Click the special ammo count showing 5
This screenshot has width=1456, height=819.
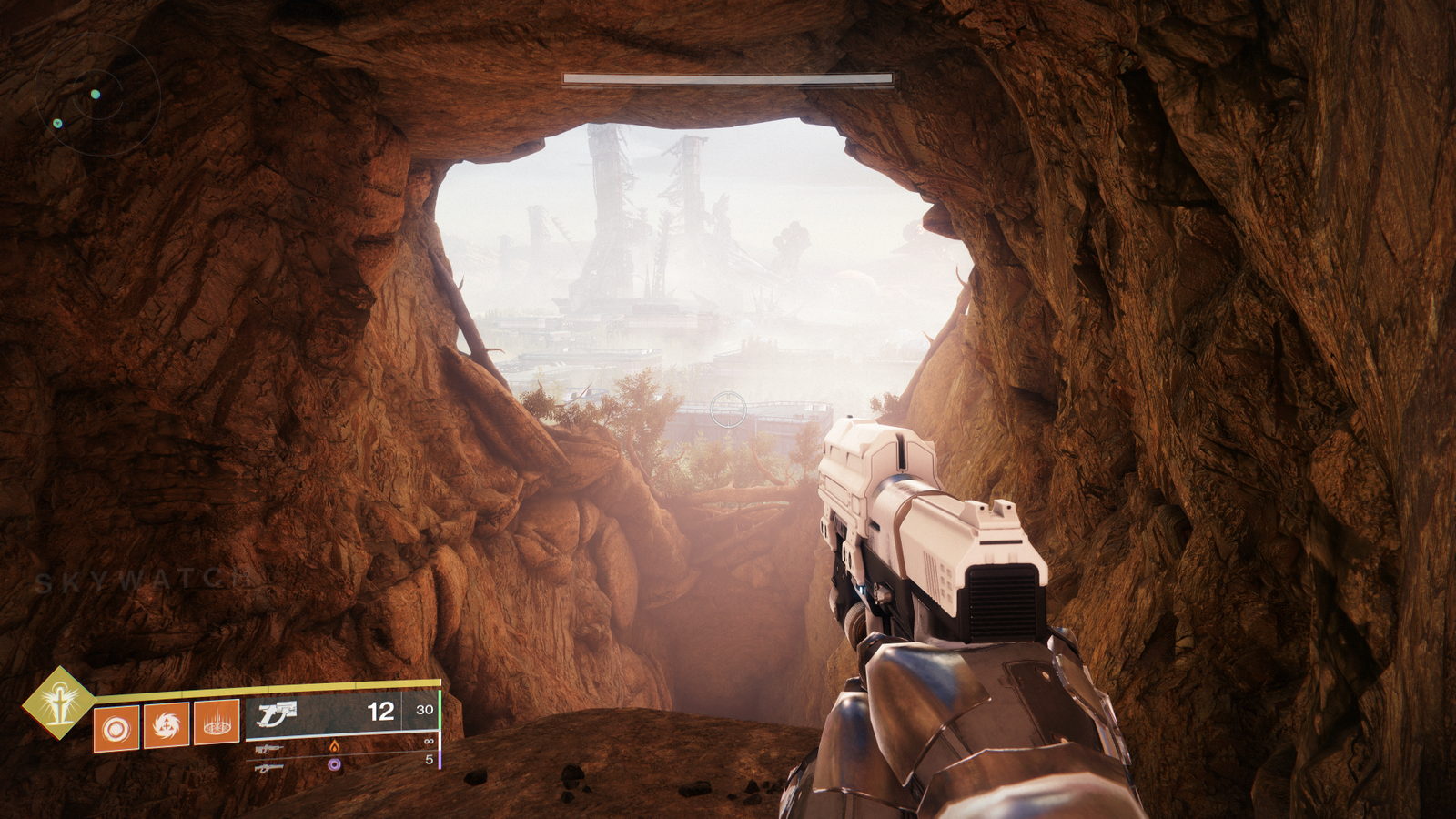(x=430, y=759)
